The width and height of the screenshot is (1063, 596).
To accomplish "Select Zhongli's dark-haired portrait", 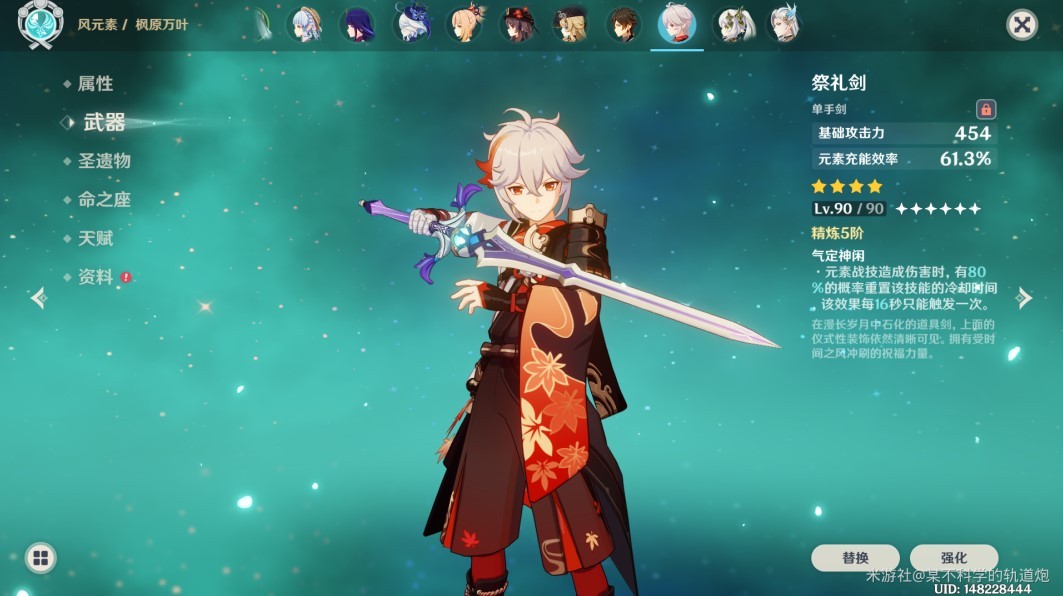I will [624, 25].
